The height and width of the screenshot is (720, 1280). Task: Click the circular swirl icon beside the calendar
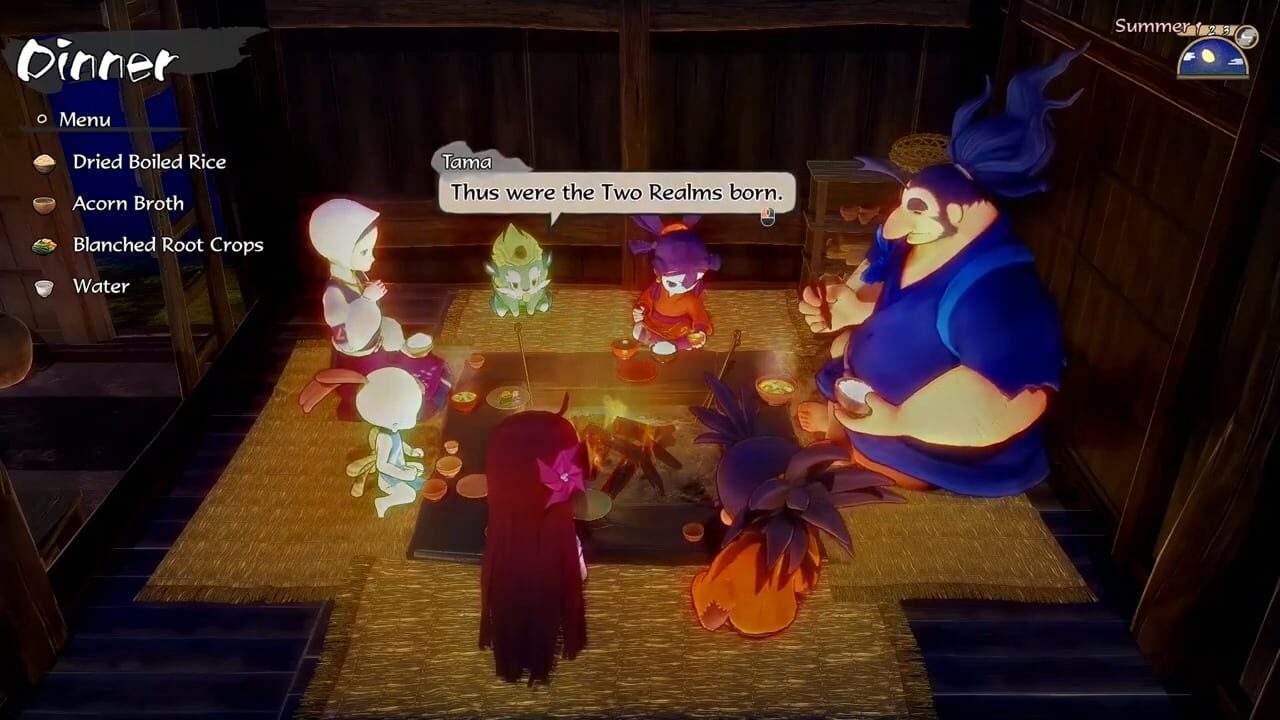1245,36
